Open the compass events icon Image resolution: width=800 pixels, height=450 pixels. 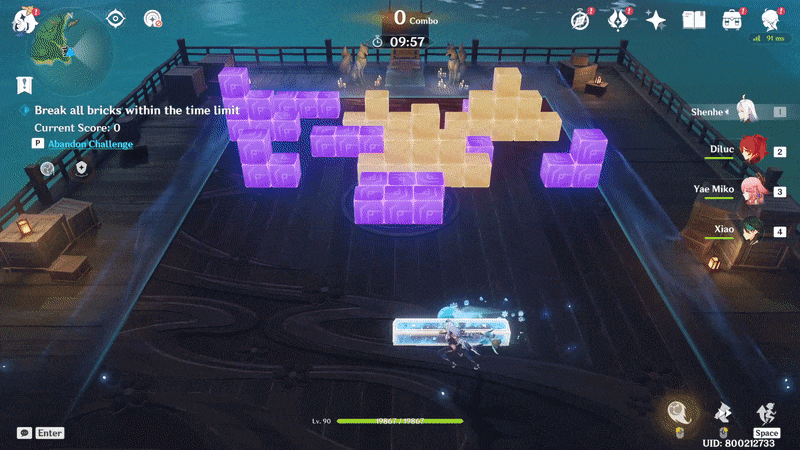(579, 19)
